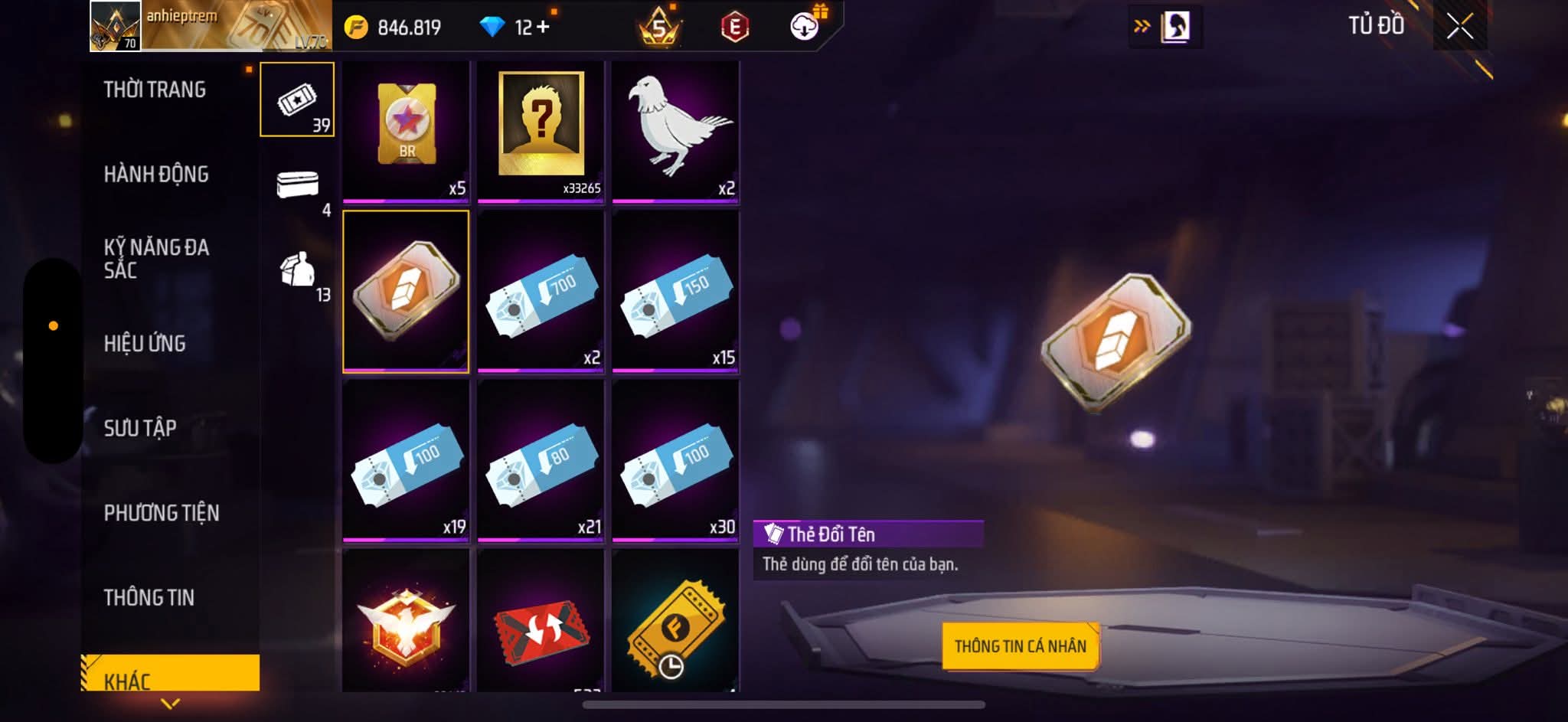Select the ticket sub-category with 39 items
Viewport: 1568px width, 722px height.
[x=297, y=100]
